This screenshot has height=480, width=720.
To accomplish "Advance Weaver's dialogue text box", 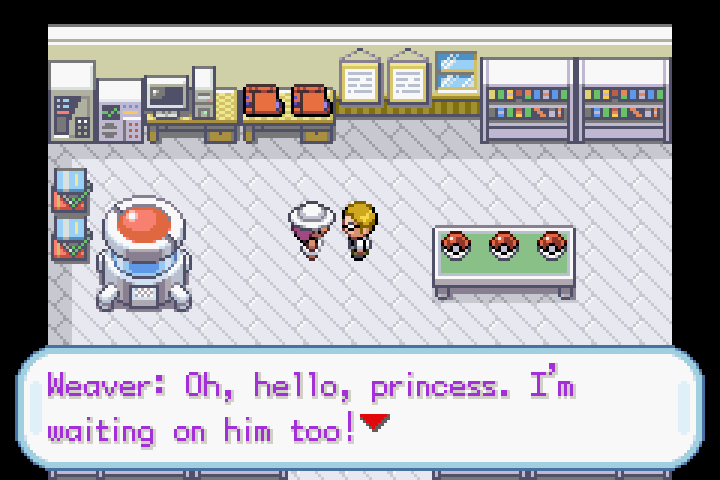I will coord(360,408).
